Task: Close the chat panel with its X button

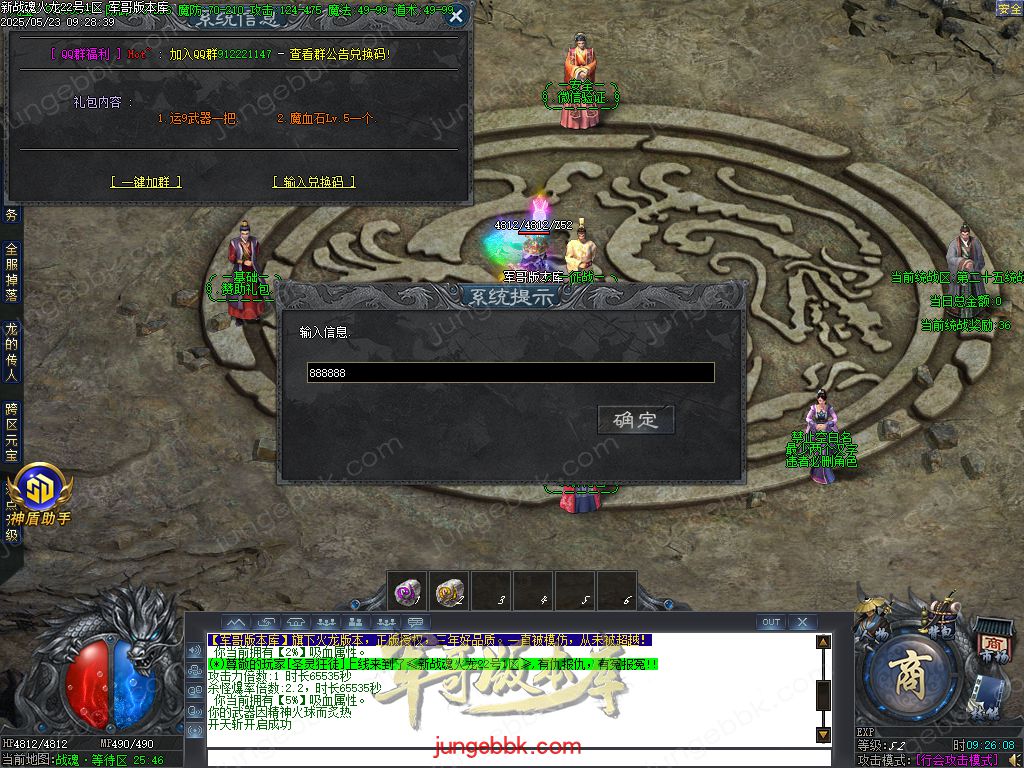Action: [x=802, y=622]
